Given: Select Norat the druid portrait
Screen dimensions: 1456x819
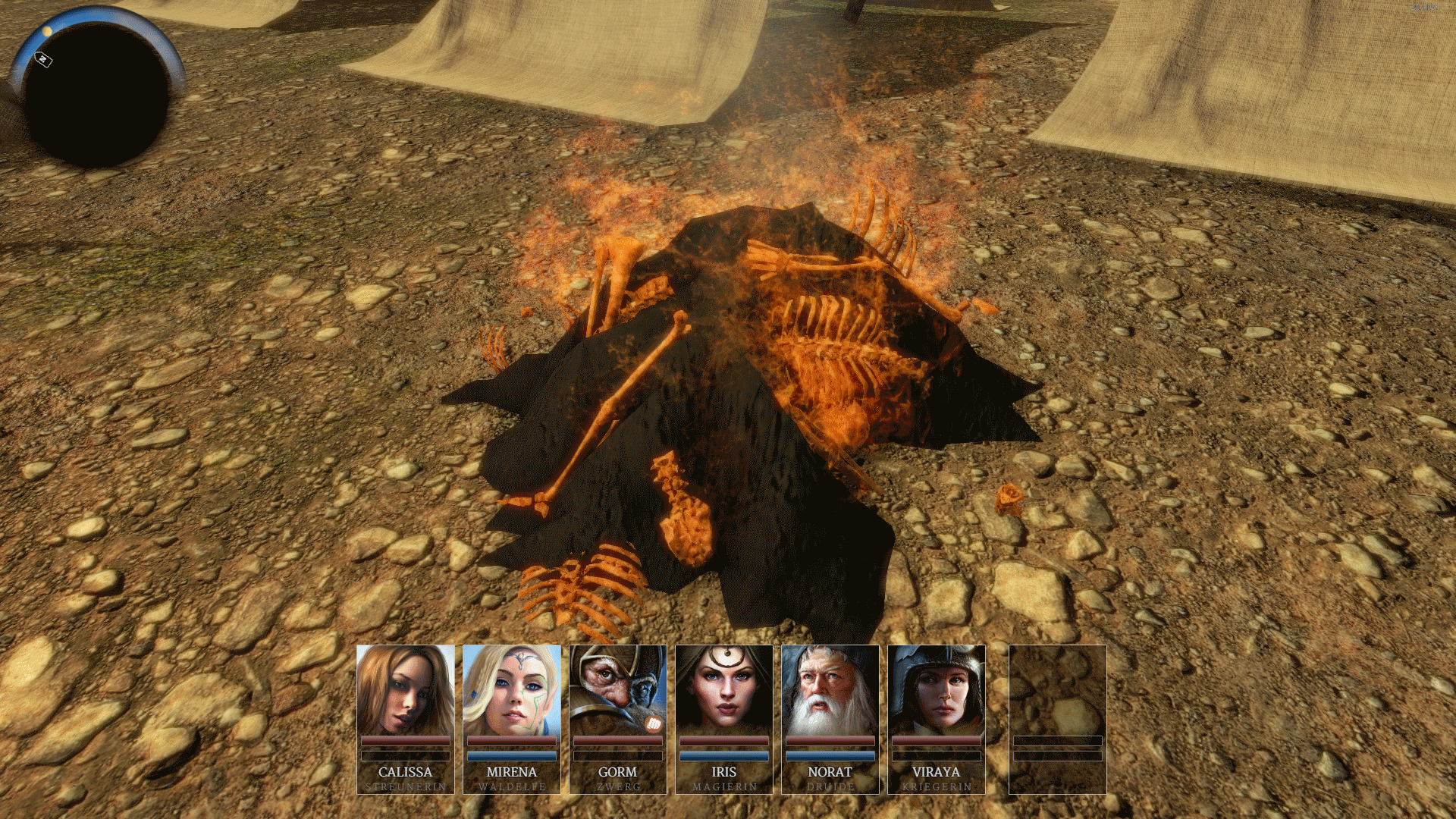Looking at the screenshot, I should (x=830, y=690).
